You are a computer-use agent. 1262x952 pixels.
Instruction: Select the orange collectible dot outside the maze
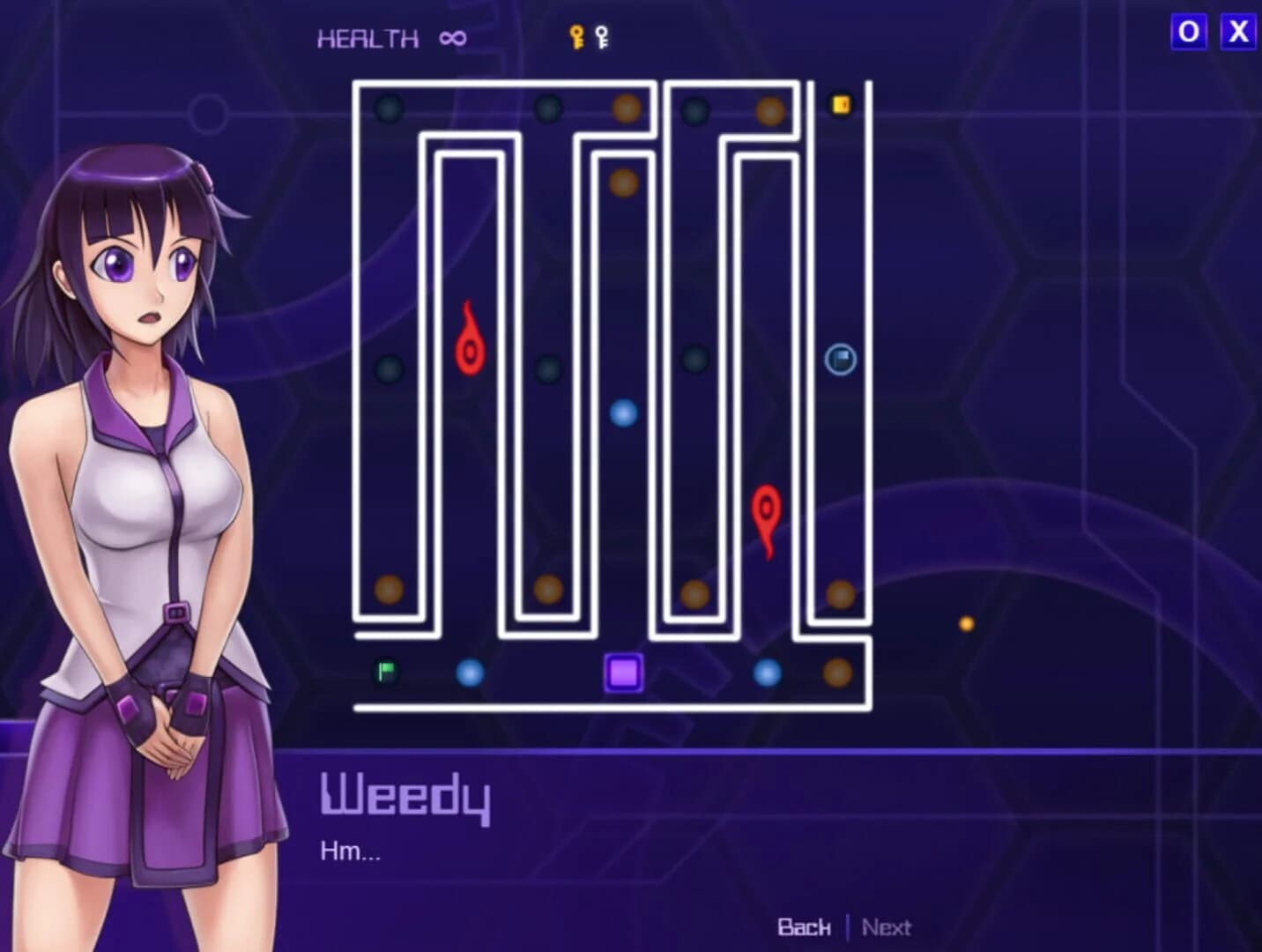click(x=966, y=622)
